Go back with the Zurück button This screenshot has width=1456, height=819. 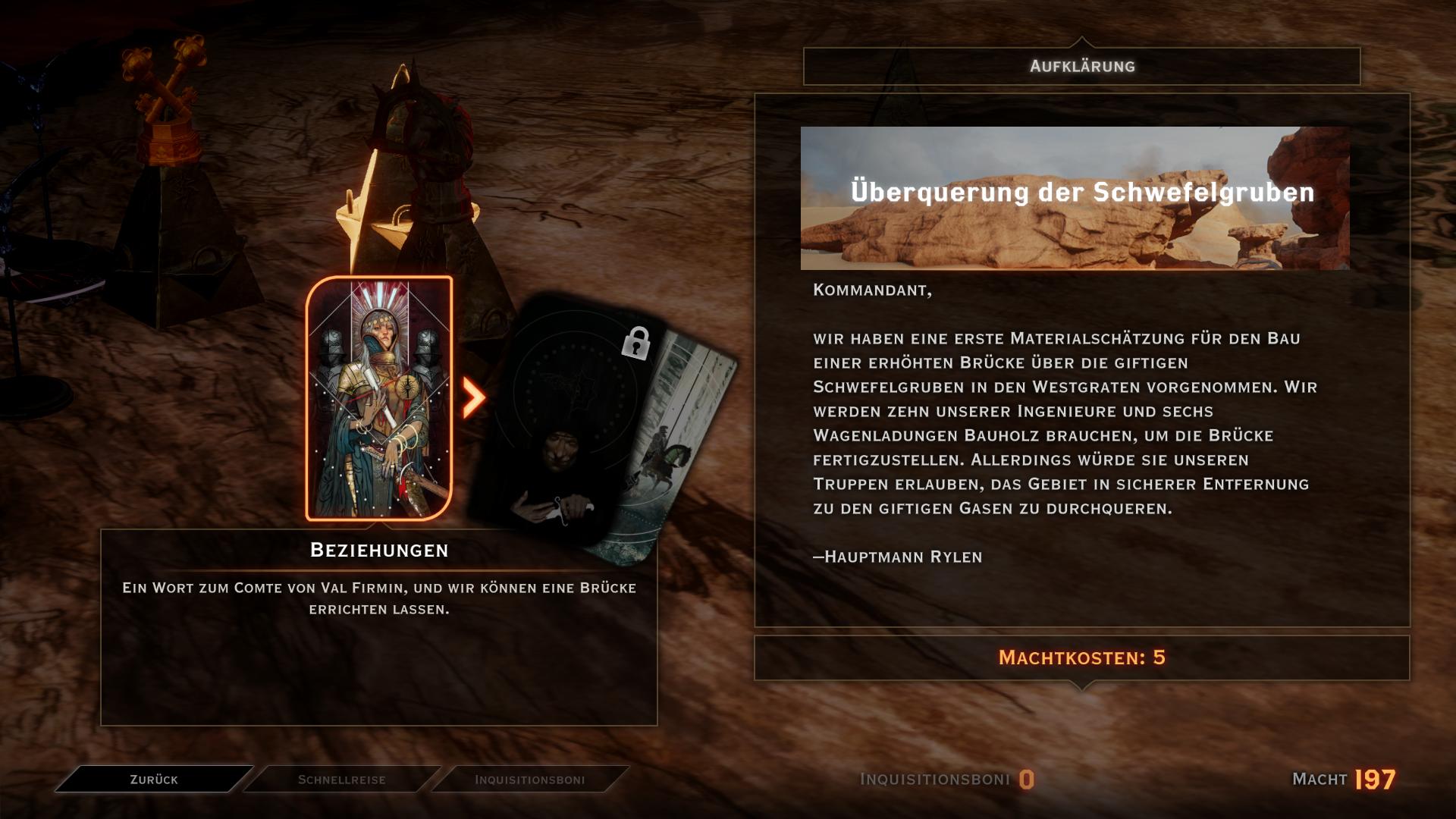[x=154, y=779]
